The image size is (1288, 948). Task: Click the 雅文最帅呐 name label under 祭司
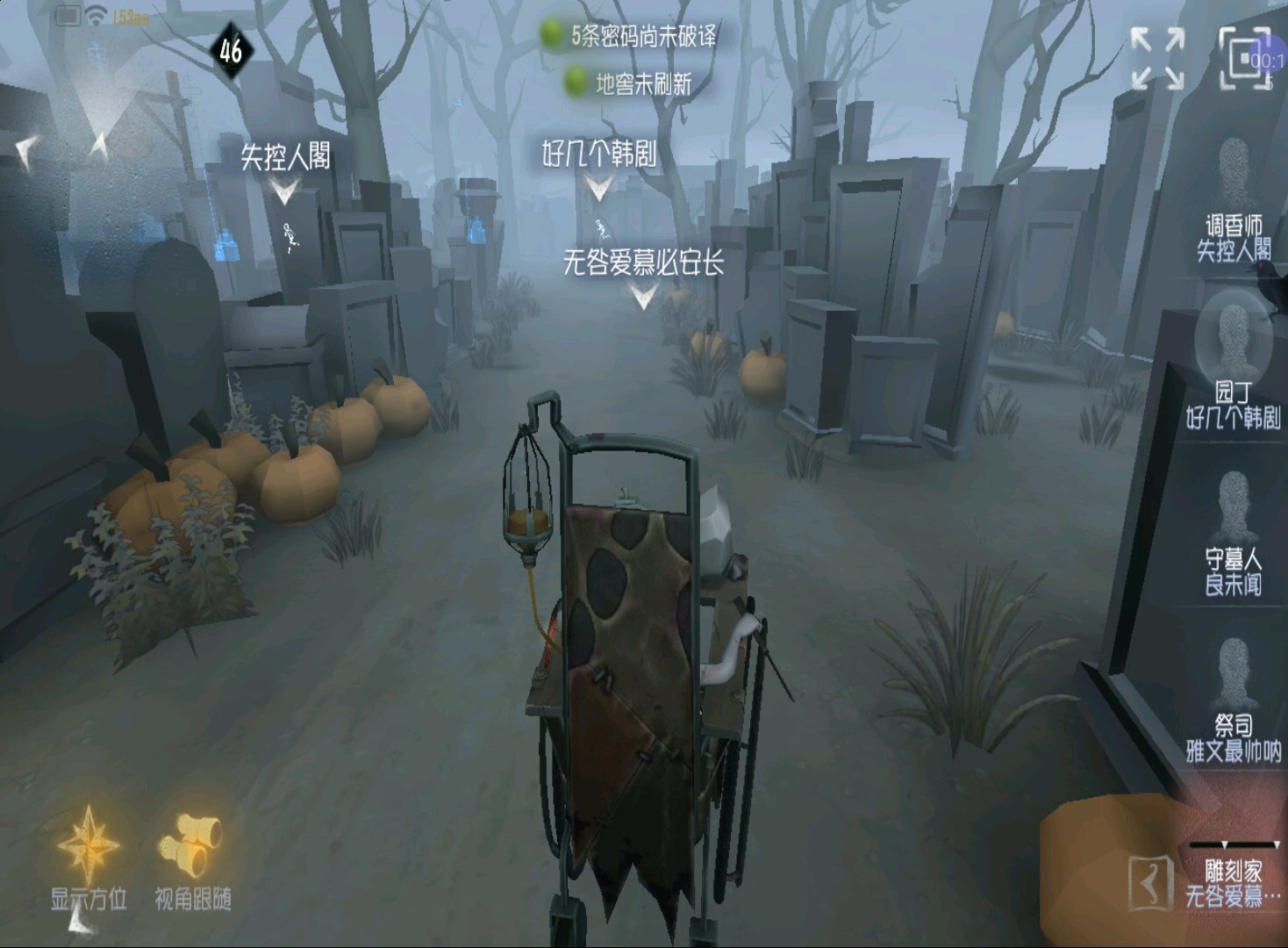point(1234,752)
